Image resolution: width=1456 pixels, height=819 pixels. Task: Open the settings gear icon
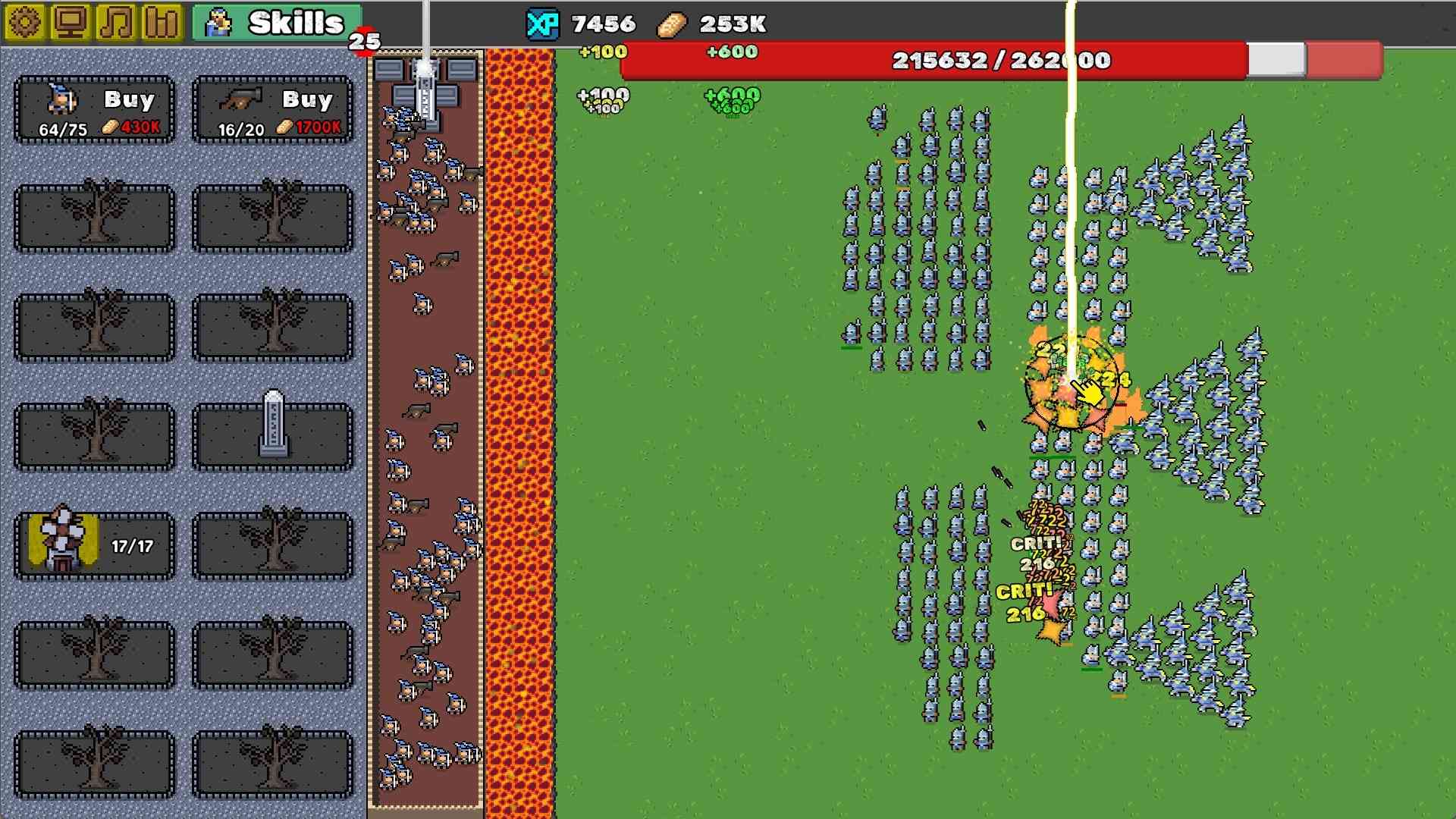pyautogui.click(x=25, y=20)
